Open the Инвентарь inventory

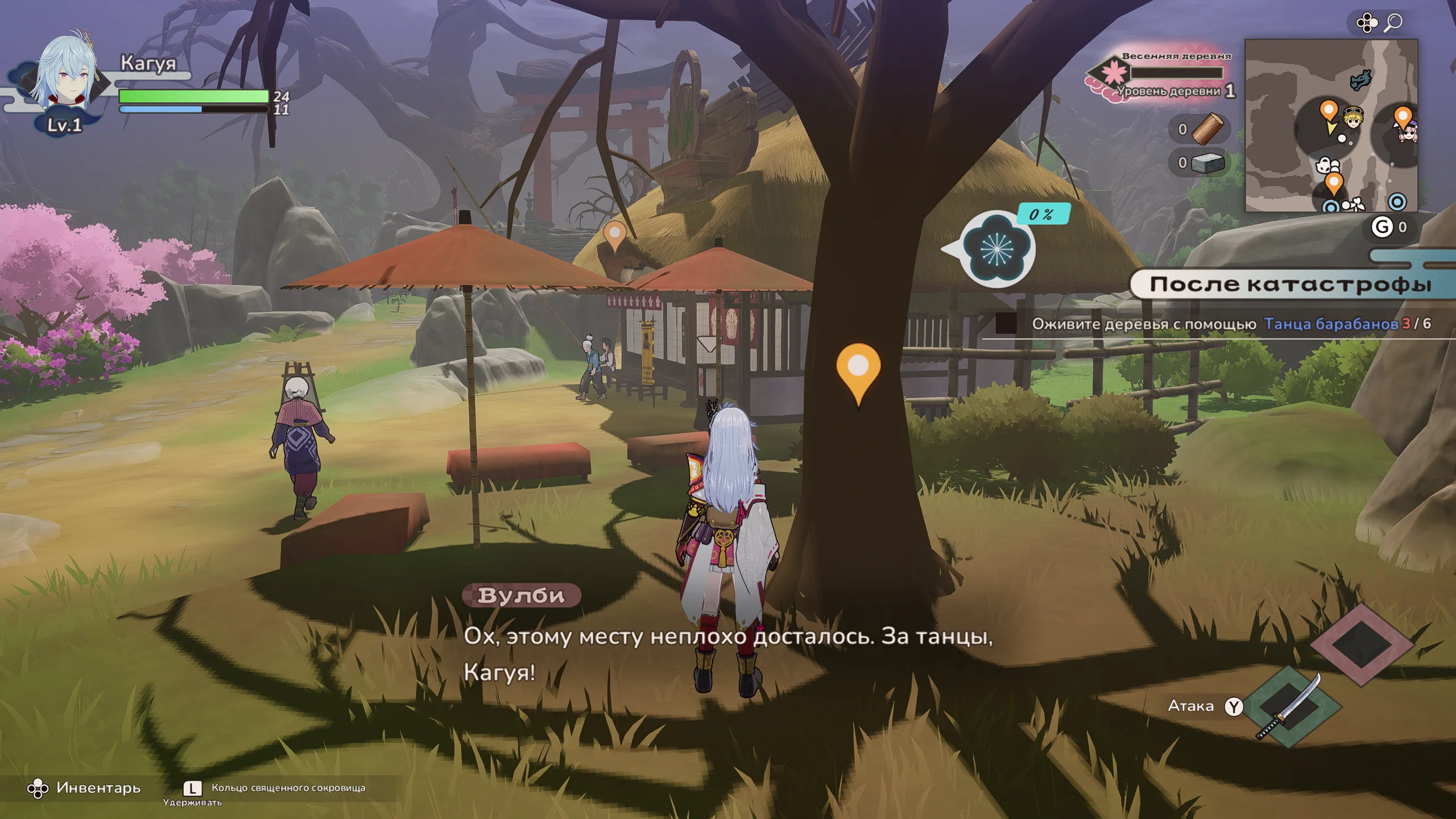[x=84, y=788]
